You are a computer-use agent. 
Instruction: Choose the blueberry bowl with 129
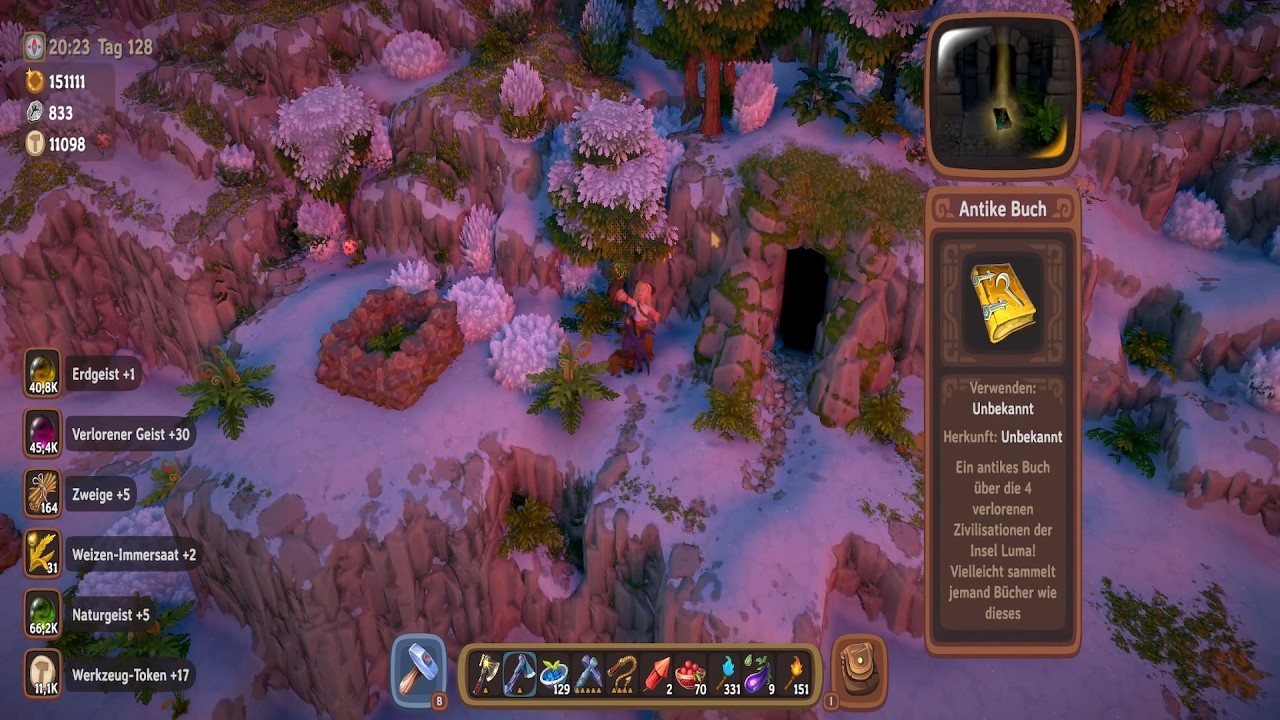tap(554, 674)
